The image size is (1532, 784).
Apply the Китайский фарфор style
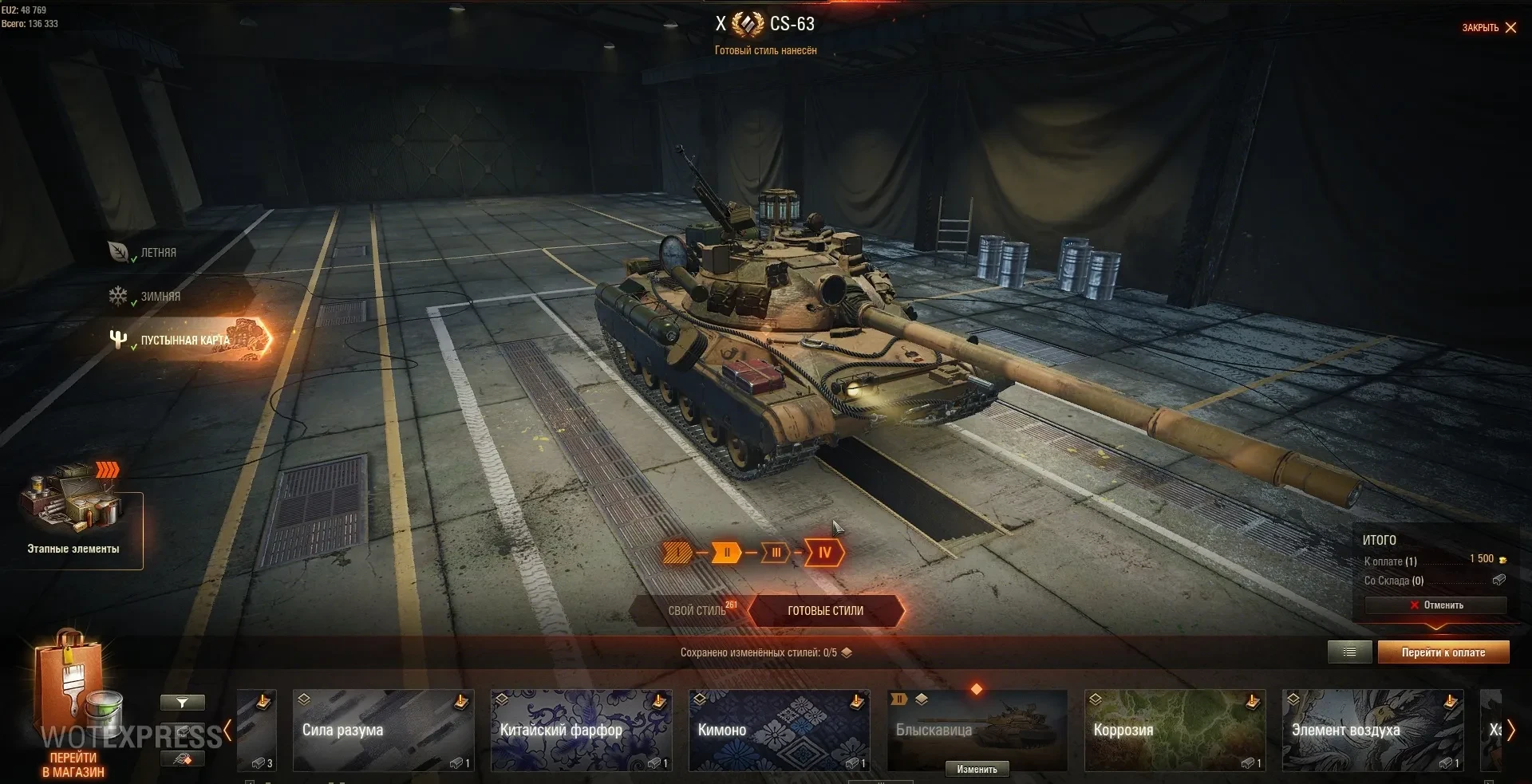pos(581,731)
